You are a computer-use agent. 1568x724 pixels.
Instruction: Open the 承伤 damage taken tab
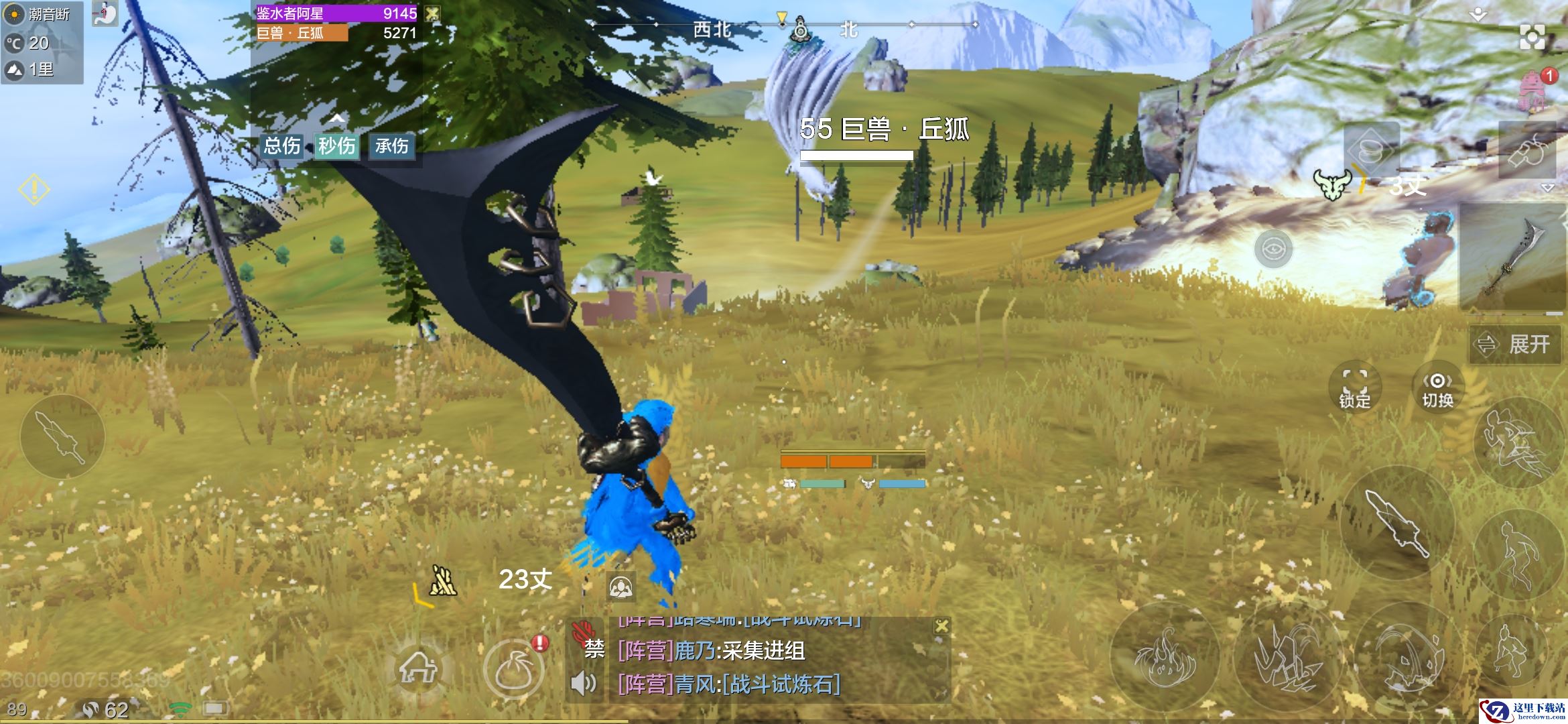click(392, 146)
